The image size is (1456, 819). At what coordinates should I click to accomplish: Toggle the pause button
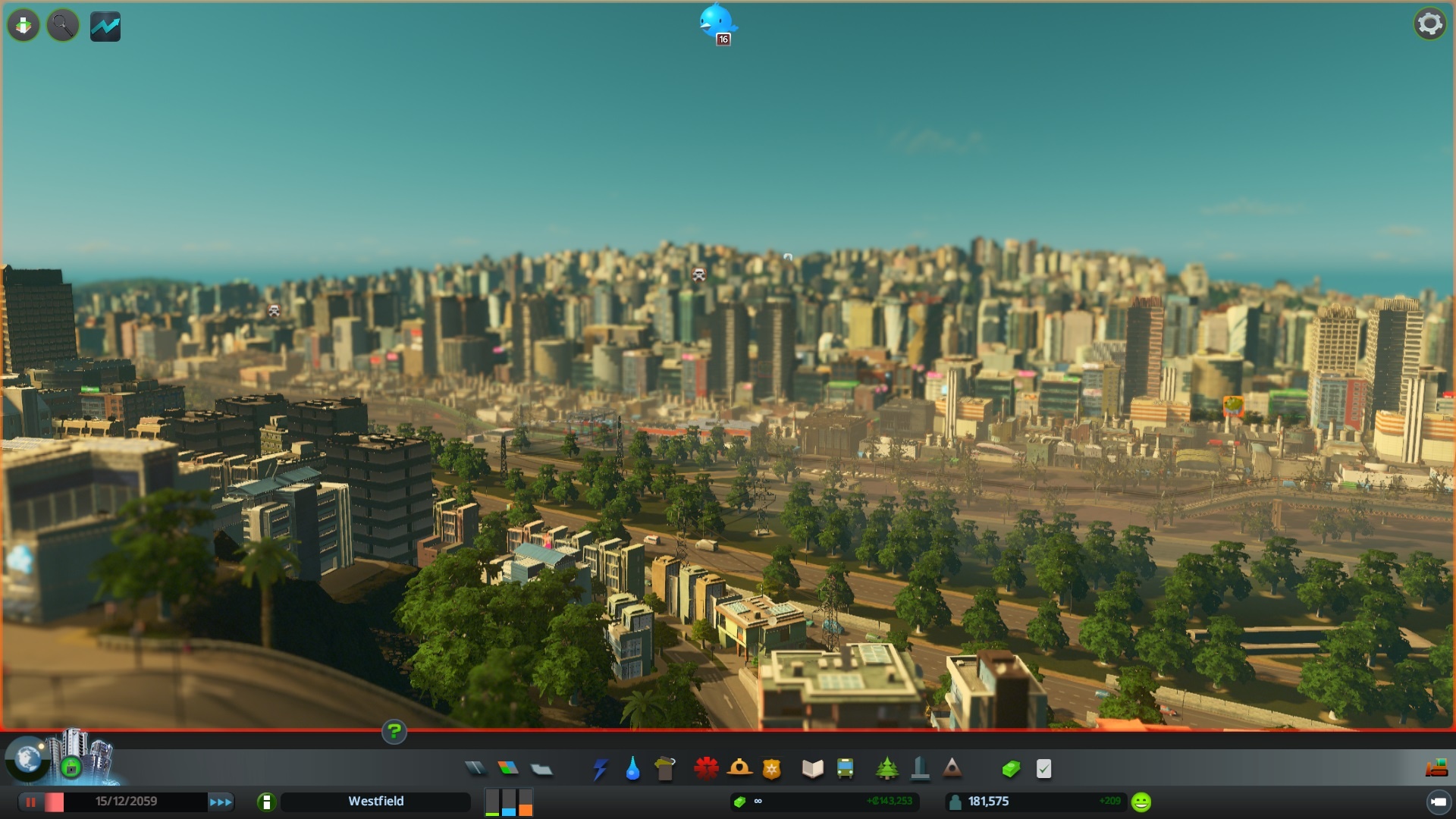click(x=31, y=802)
